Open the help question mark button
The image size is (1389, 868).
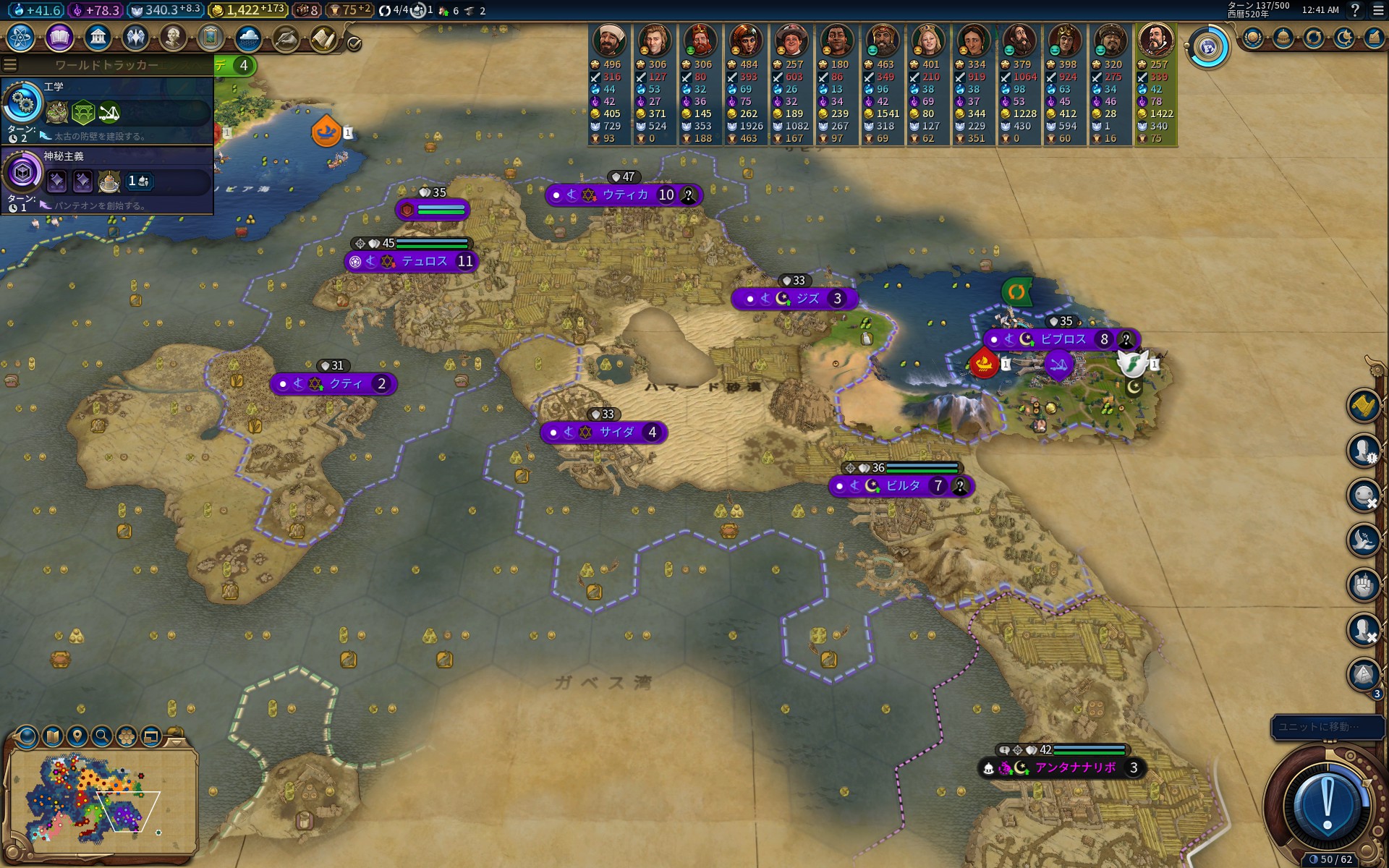1355,10
